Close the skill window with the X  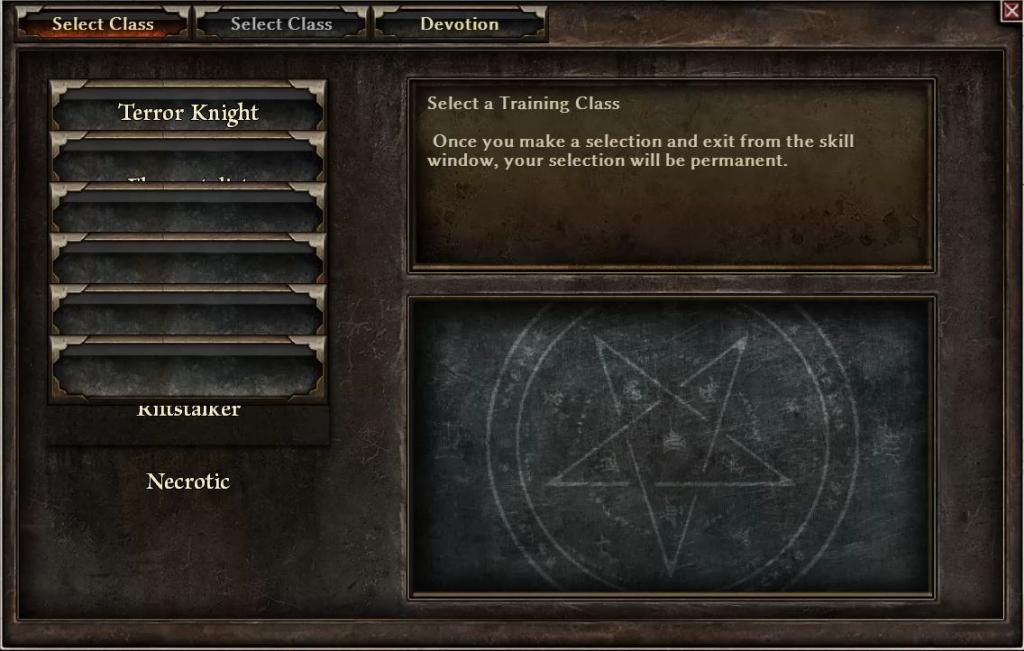click(1011, 10)
